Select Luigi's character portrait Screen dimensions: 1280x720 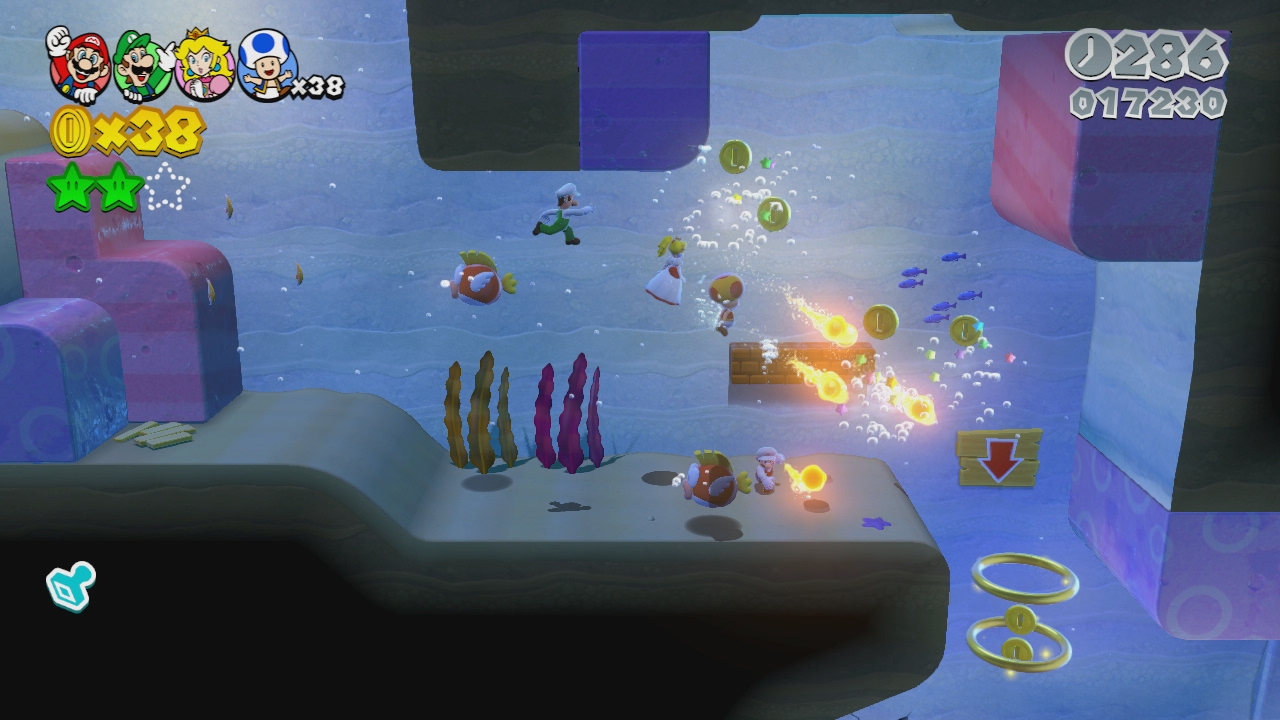click(143, 66)
